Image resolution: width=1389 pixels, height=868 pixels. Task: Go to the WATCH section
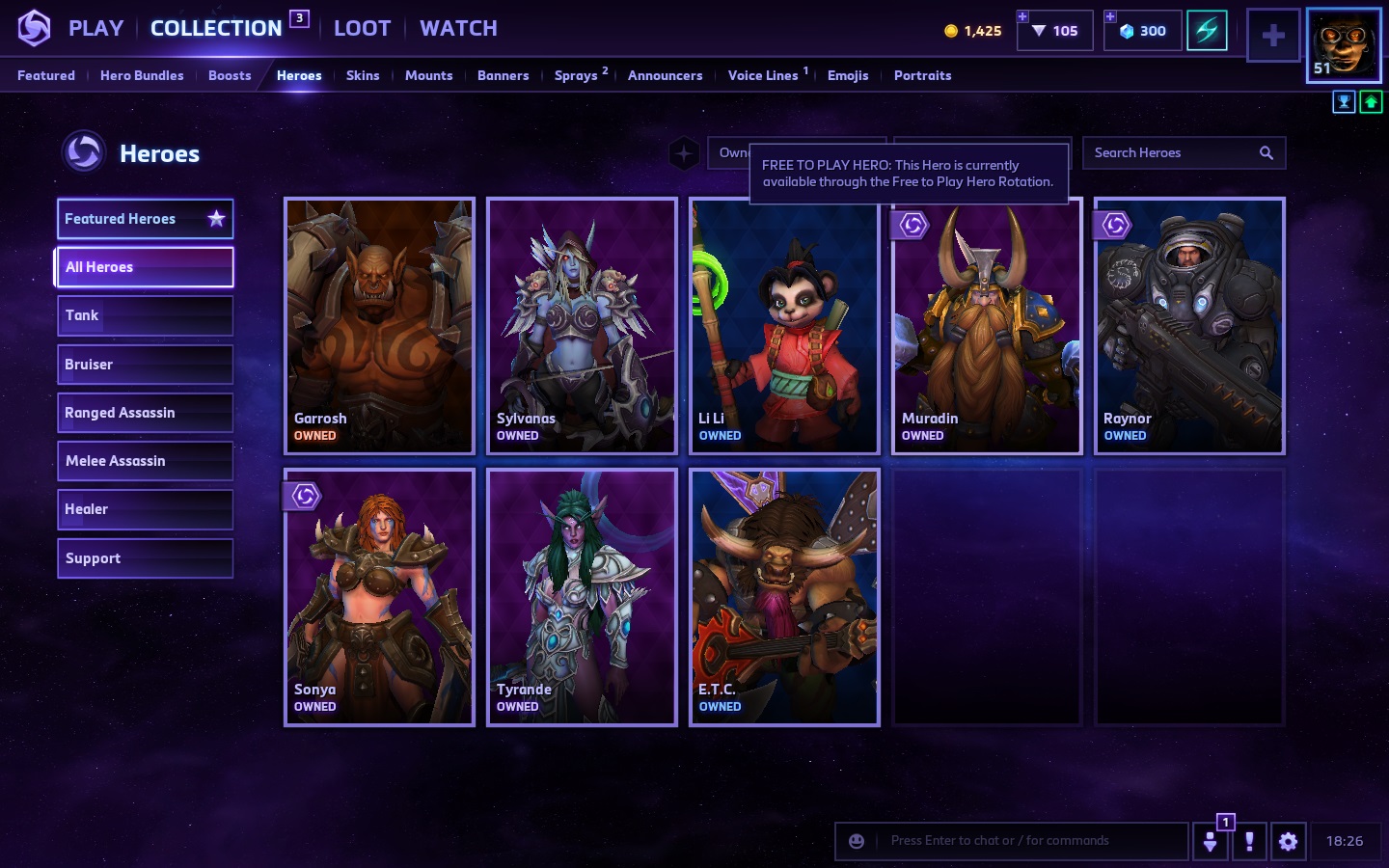458,29
